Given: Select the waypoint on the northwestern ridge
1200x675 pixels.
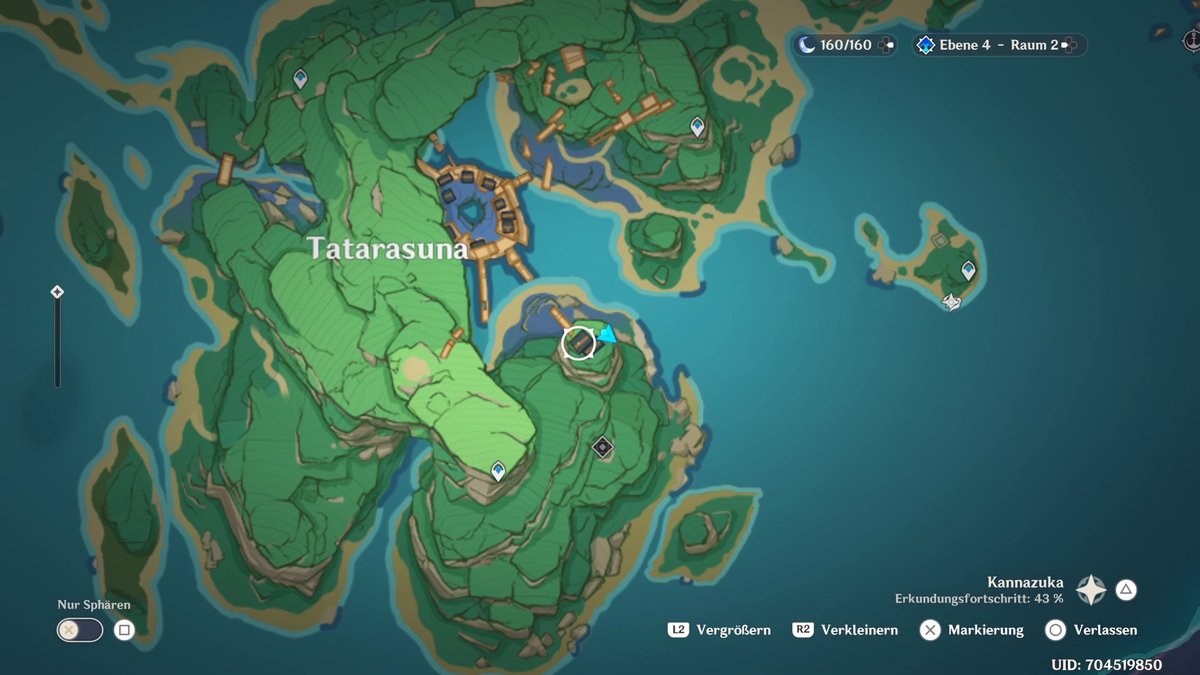Looking at the screenshot, I should (x=300, y=79).
